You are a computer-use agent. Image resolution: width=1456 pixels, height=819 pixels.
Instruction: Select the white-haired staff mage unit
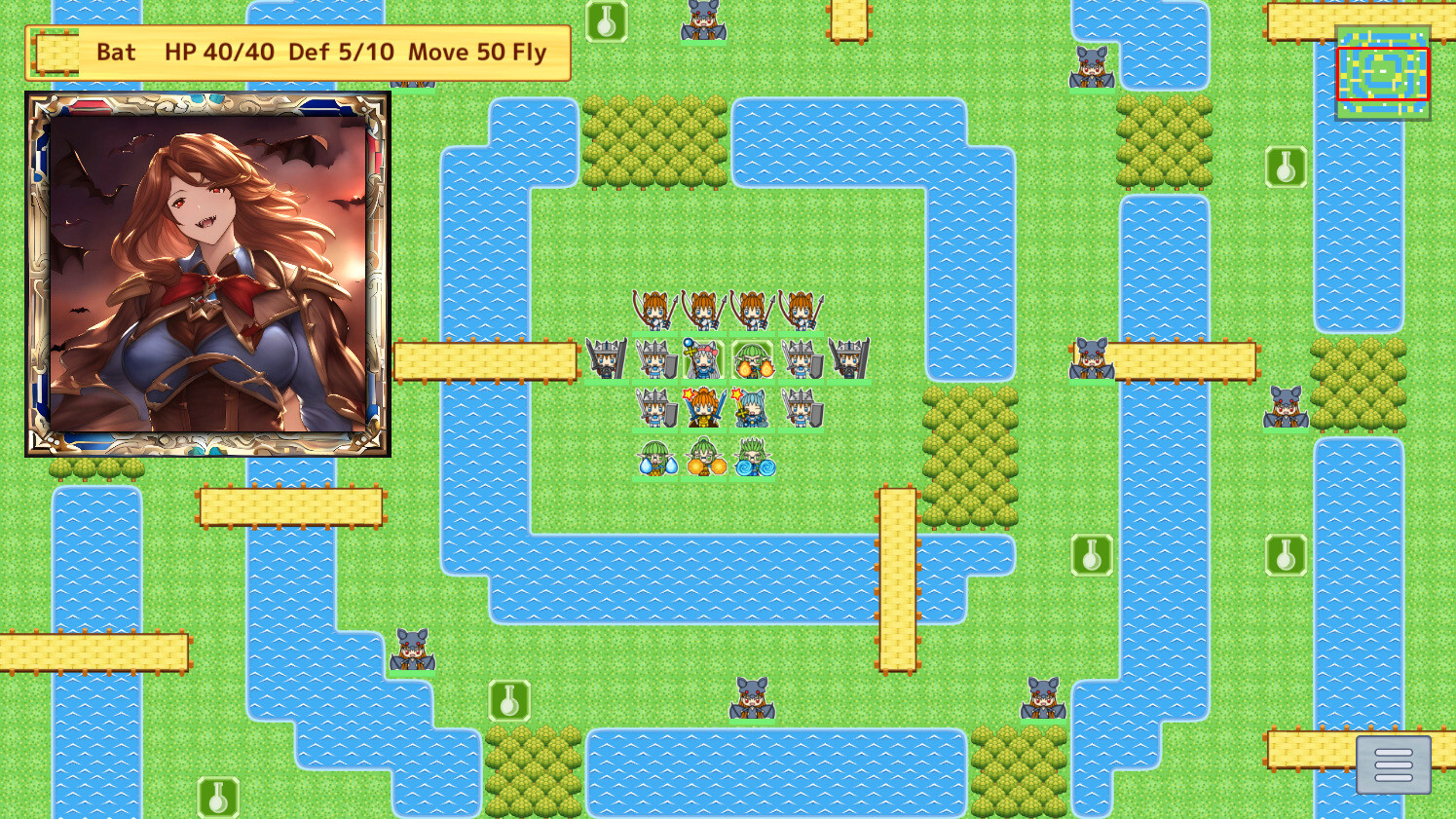pos(703,360)
